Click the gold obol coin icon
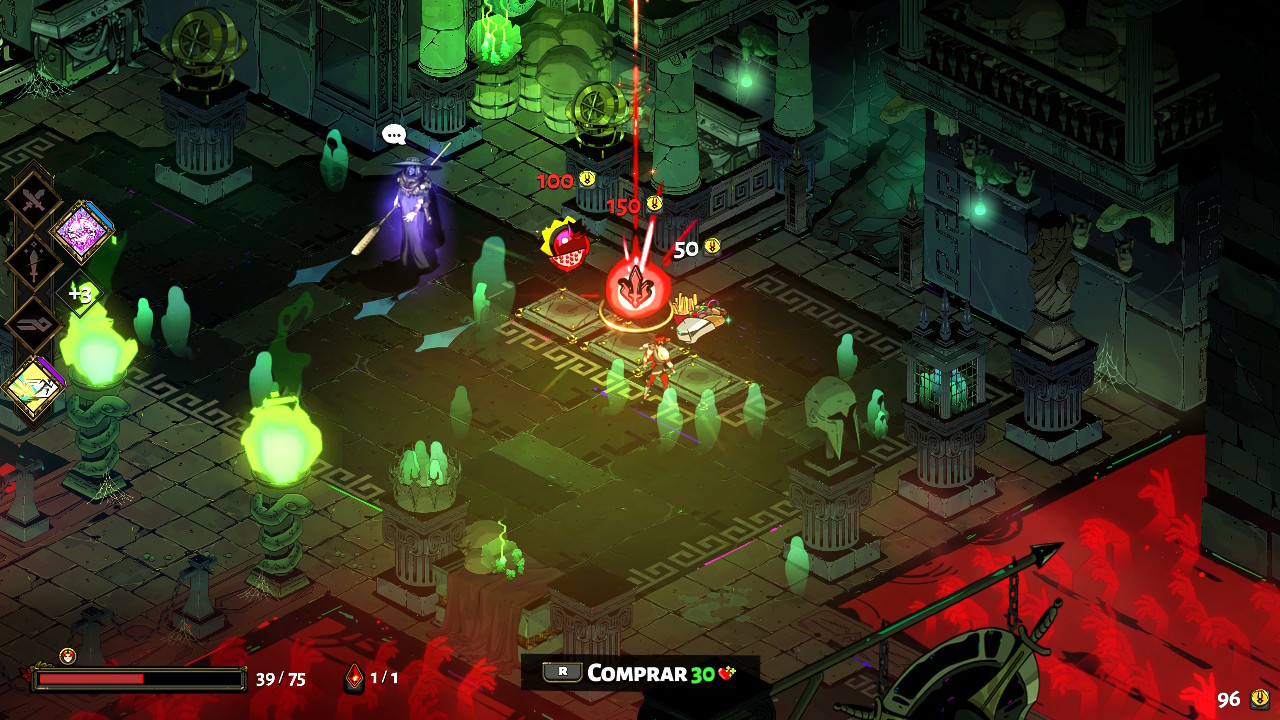Image resolution: width=1280 pixels, height=720 pixels. [1260, 698]
